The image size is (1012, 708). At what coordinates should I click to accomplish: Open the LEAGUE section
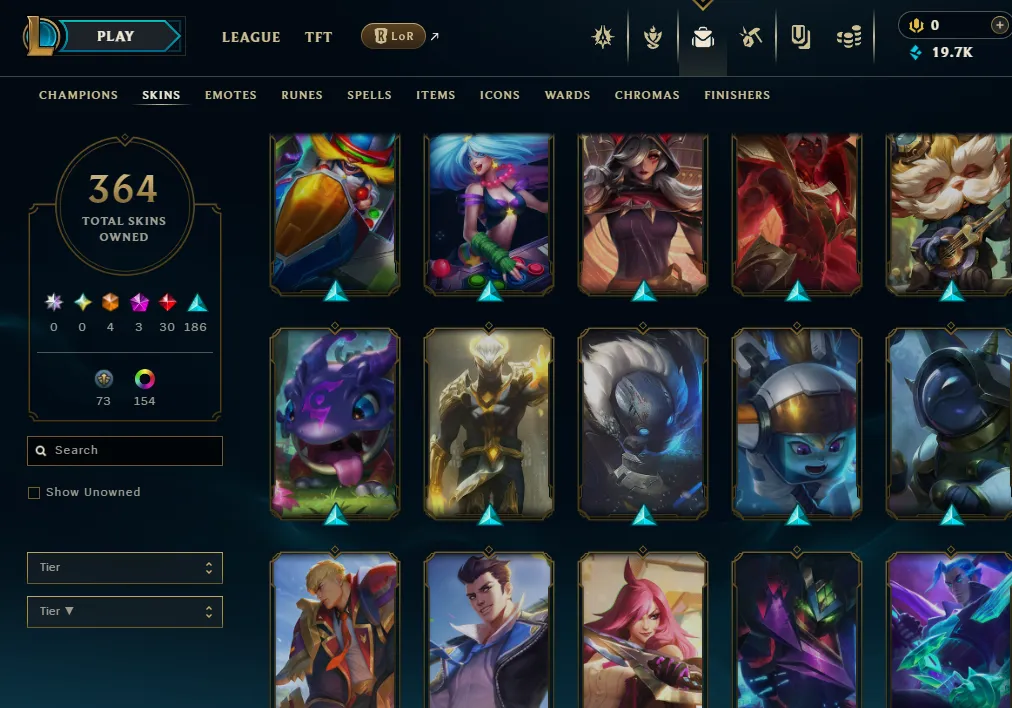251,37
